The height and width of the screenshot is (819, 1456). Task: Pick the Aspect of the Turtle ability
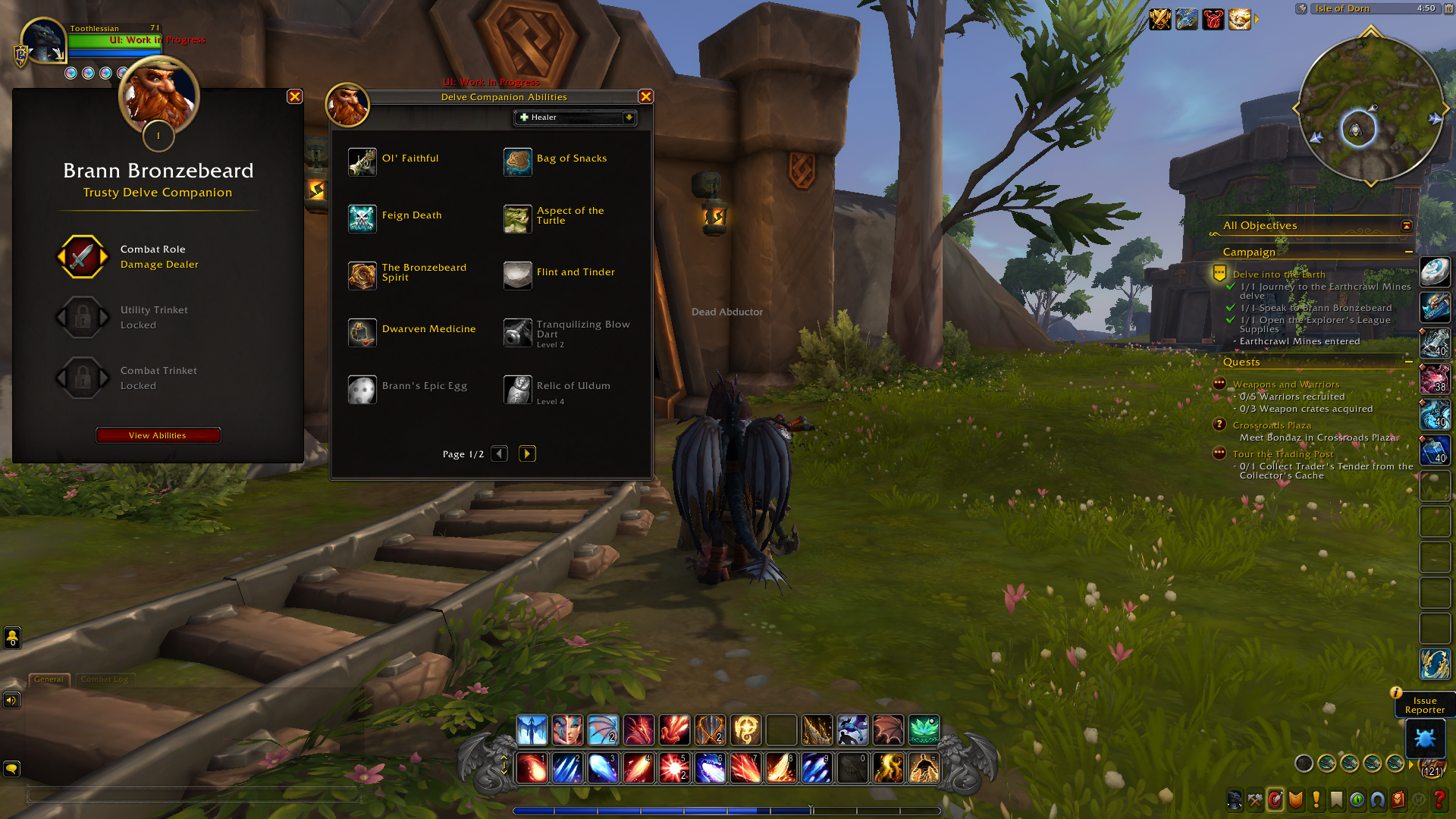(x=518, y=219)
